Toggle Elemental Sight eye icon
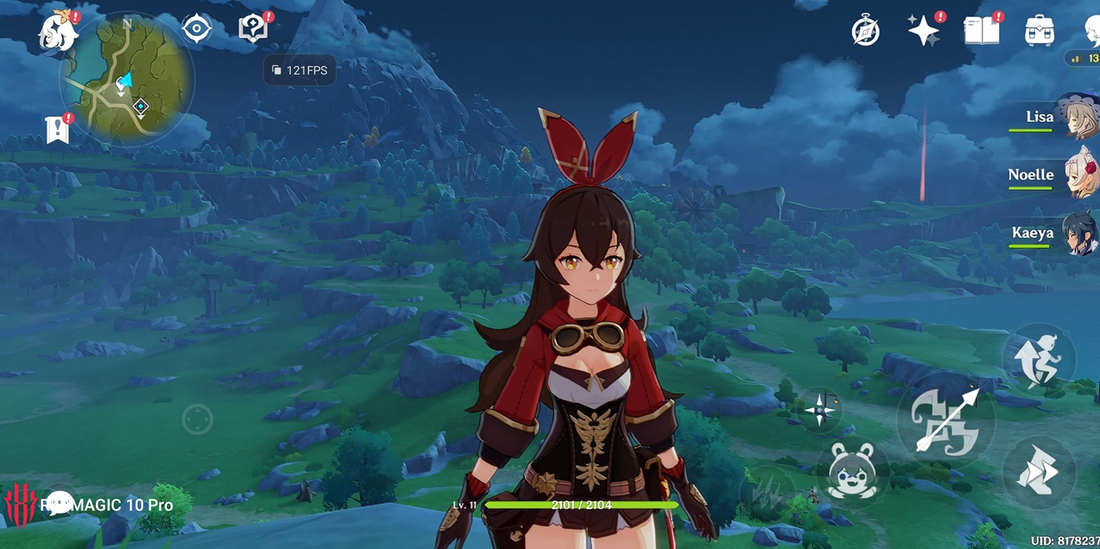This screenshot has height=549, width=1100. [x=197, y=29]
